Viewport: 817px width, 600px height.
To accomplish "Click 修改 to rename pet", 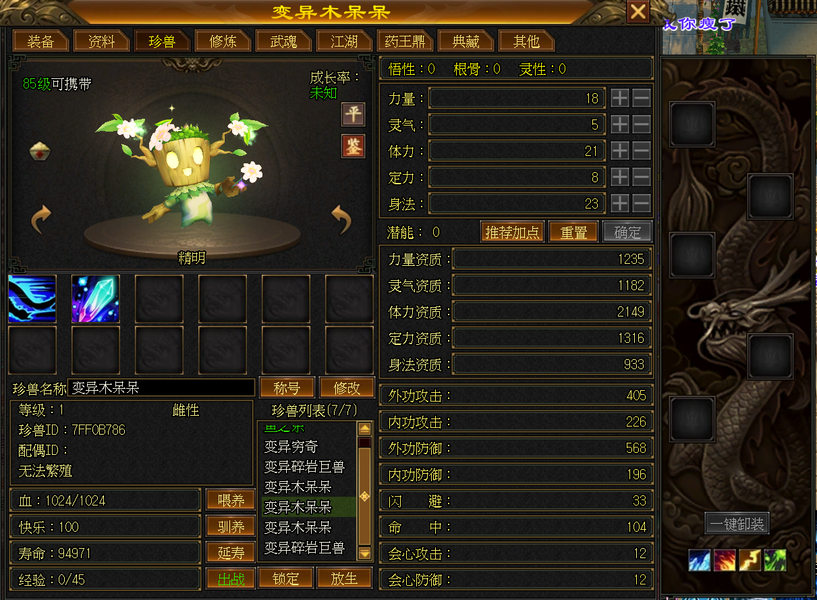I will [x=346, y=387].
